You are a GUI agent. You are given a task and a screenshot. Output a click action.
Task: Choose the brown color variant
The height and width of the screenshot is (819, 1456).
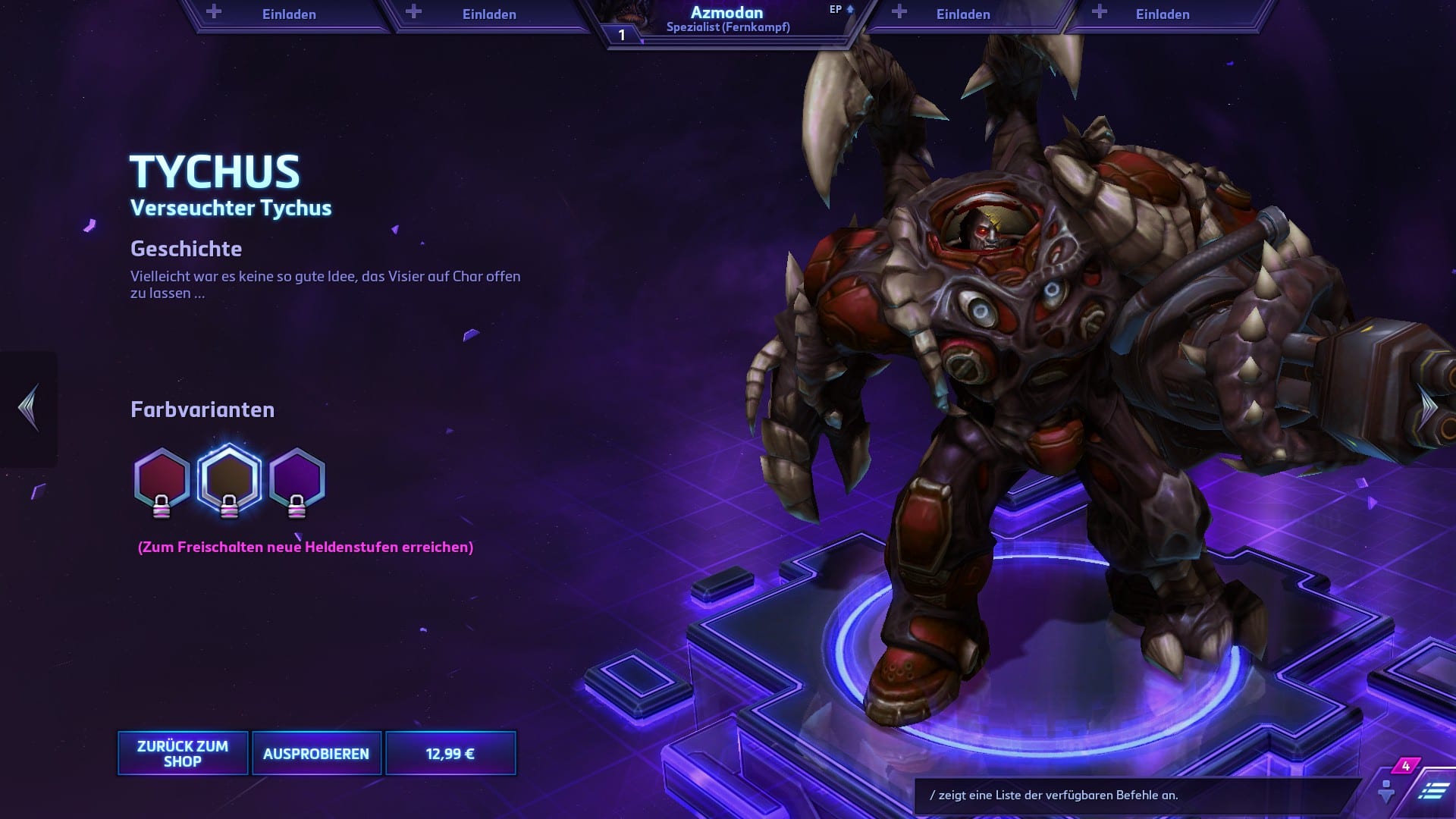tap(229, 479)
